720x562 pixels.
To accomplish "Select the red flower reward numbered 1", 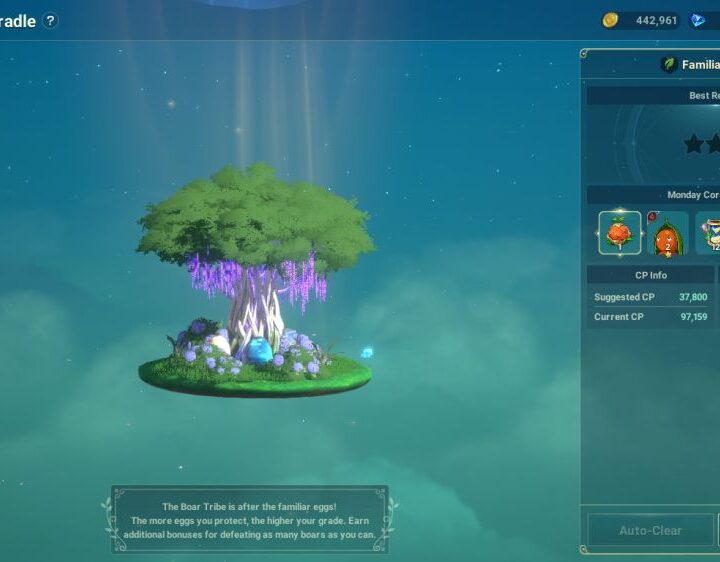I will 620,233.
